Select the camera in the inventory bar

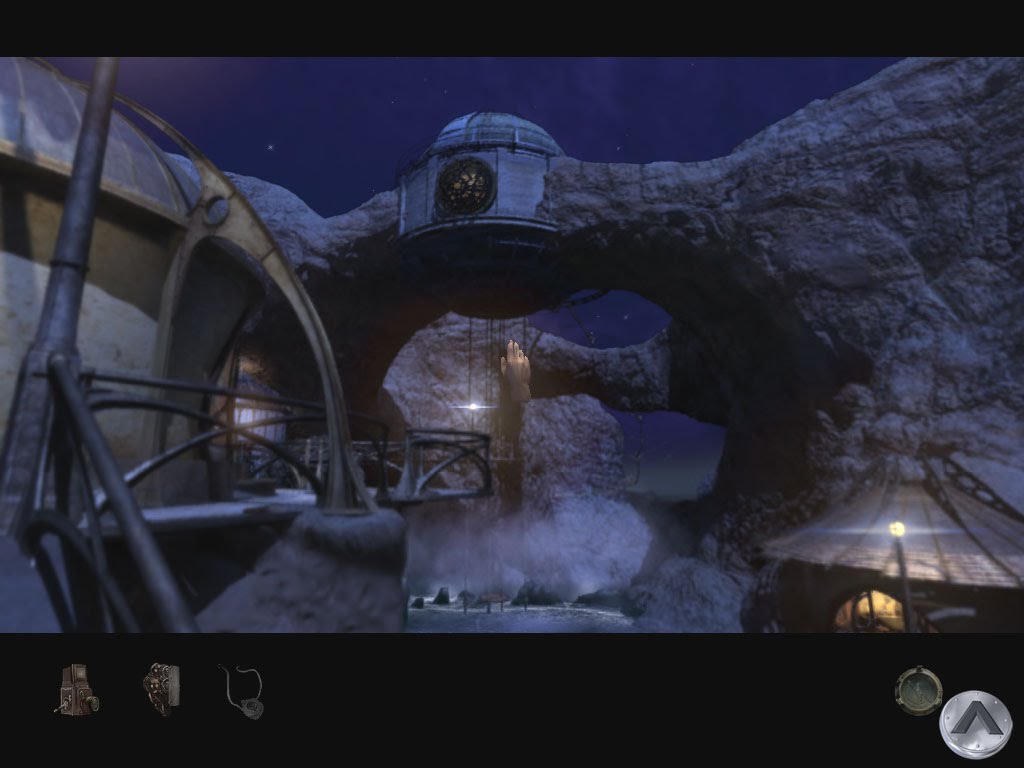[76, 689]
